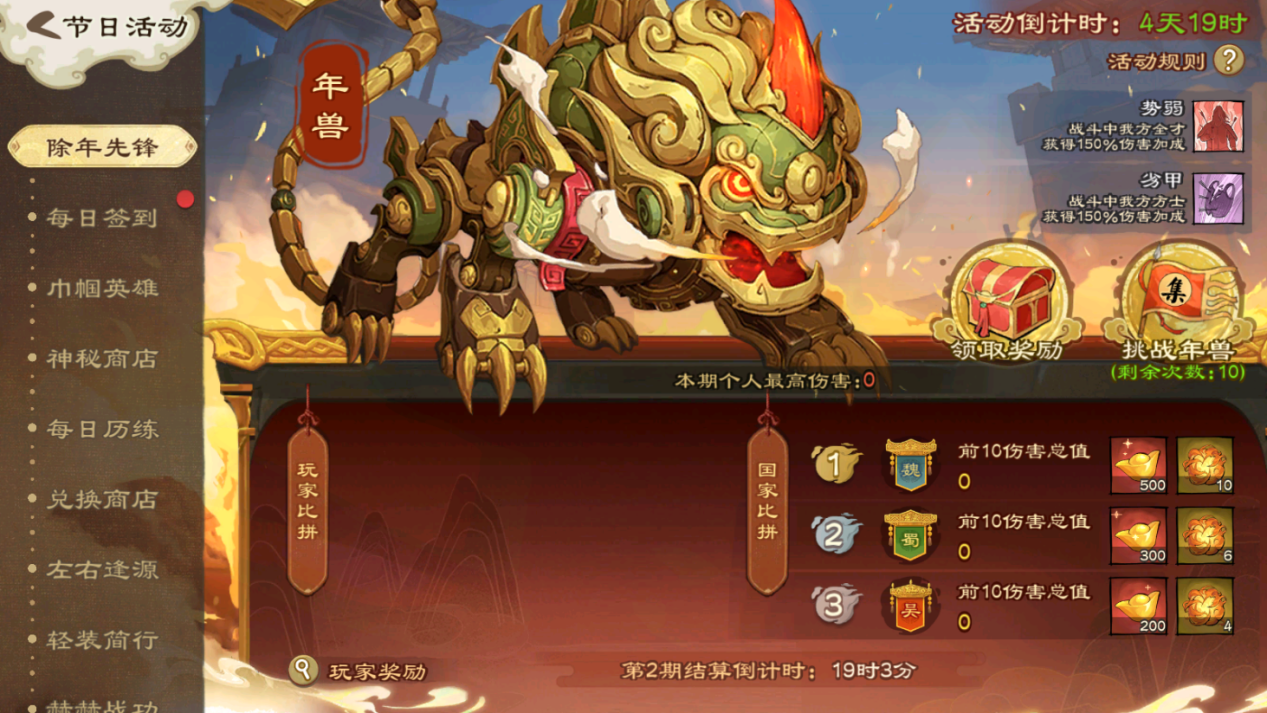This screenshot has width=1267, height=713.
Task: Inspect first place 500 gold ingot reward
Action: (x=1138, y=465)
